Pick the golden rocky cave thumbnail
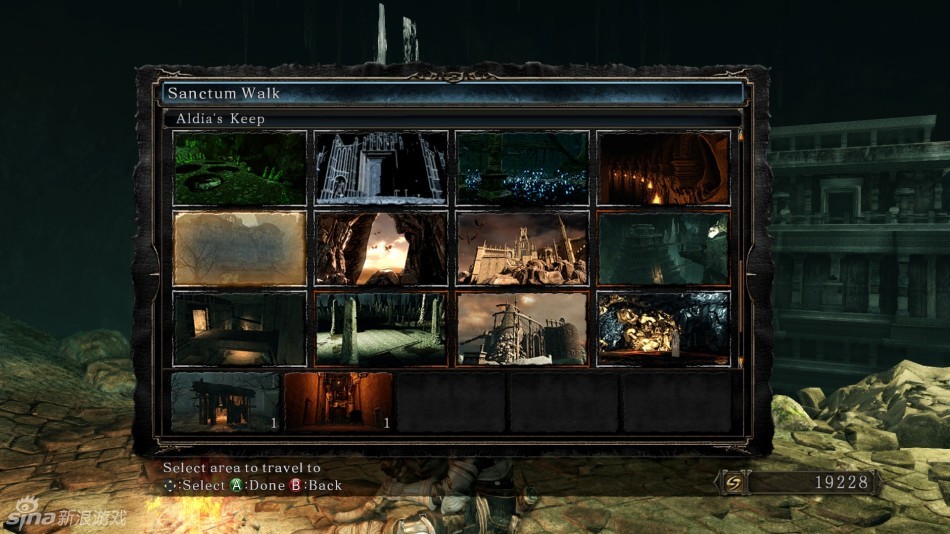The width and height of the screenshot is (950, 534). pos(664,328)
